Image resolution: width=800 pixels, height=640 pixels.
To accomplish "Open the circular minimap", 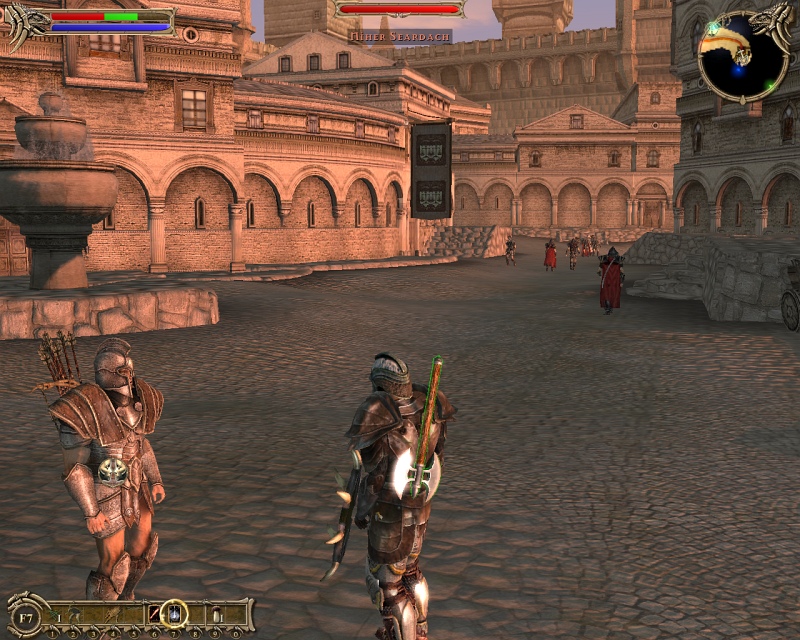I will (x=741, y=57).
